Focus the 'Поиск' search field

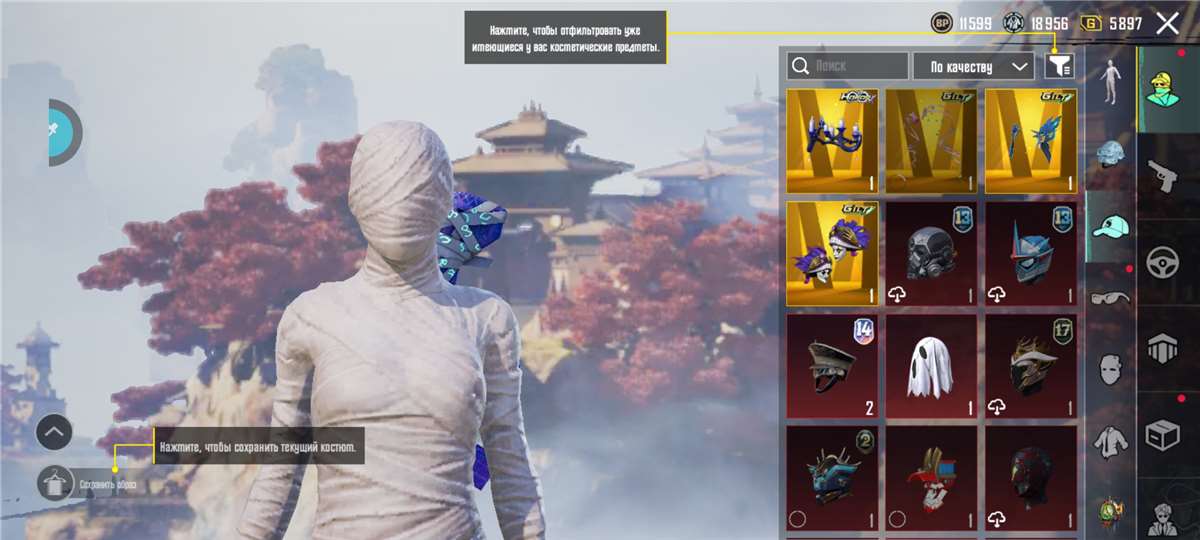[x=848, y=67]
